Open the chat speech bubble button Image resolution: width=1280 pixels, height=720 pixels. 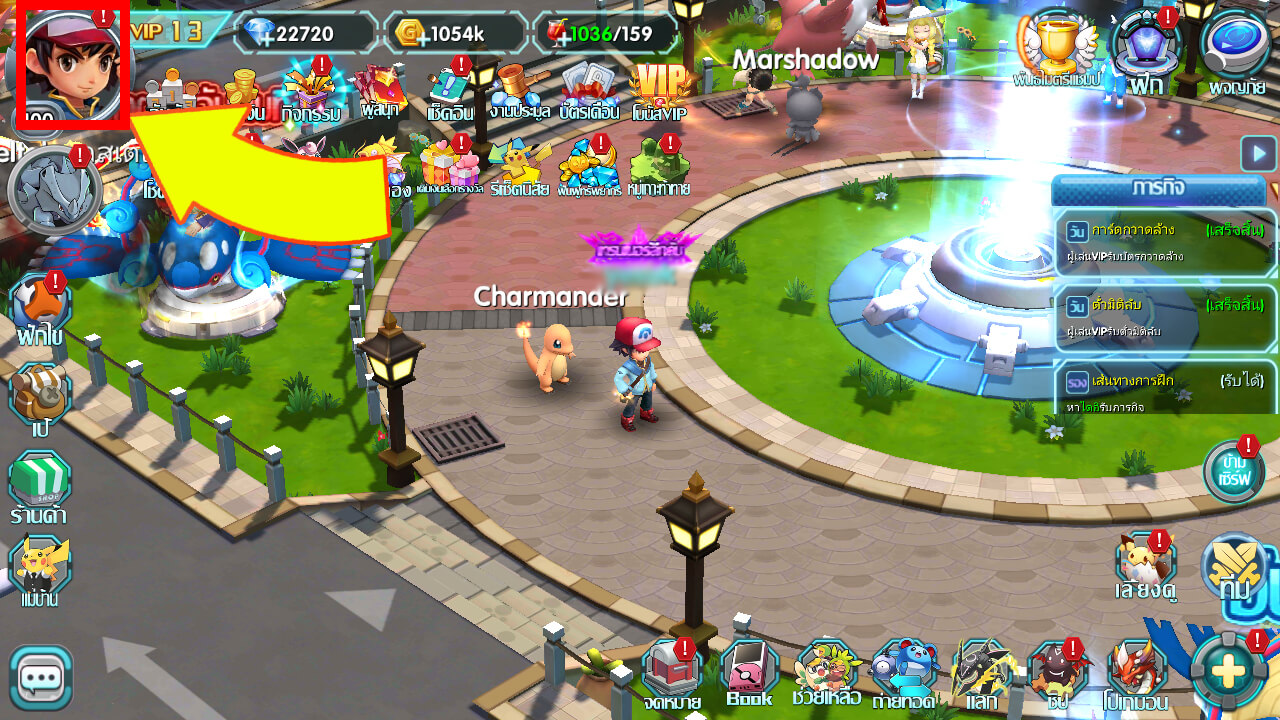(41, 678)
